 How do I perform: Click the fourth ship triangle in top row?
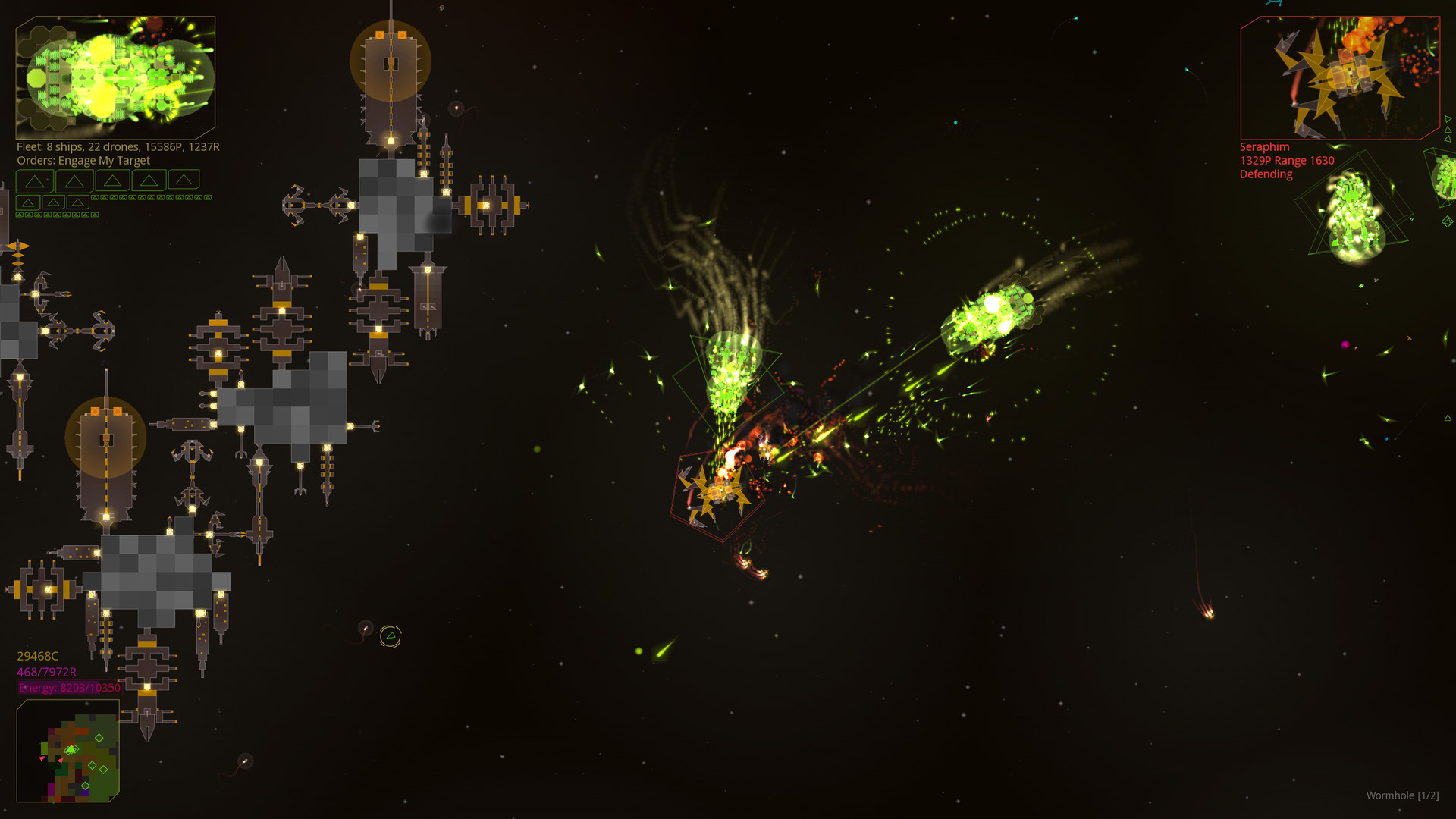149,180
